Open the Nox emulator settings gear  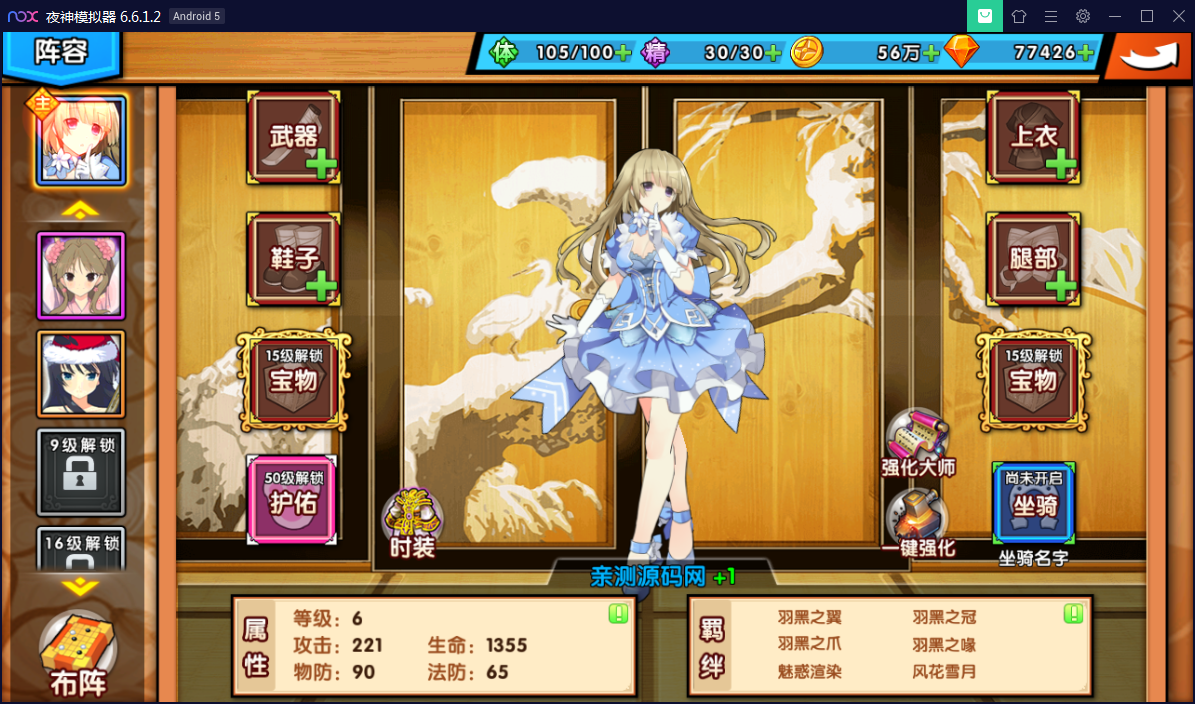[1082, 16]
